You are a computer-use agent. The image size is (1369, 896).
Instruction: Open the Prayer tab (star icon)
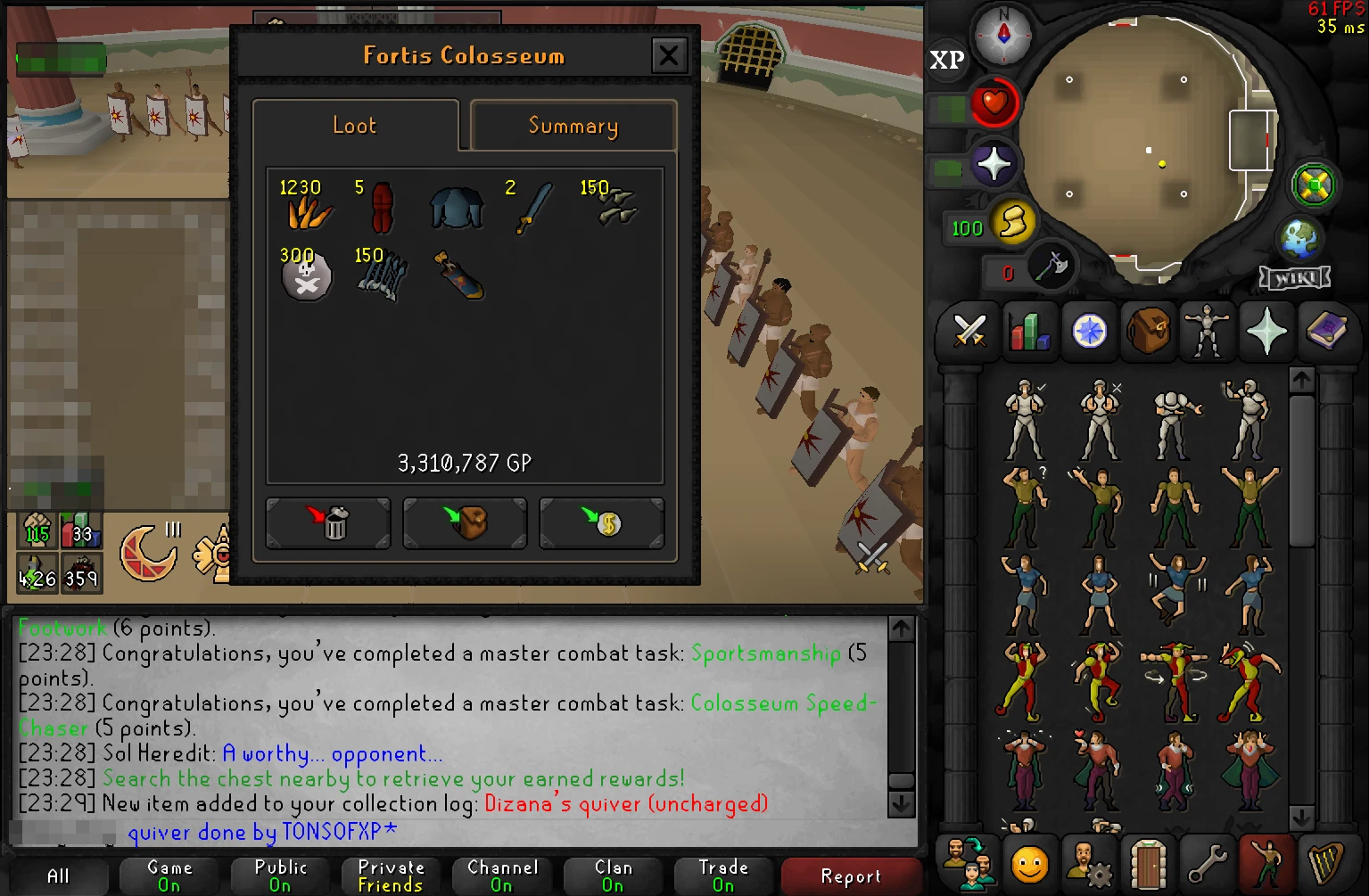(1266, 332)
